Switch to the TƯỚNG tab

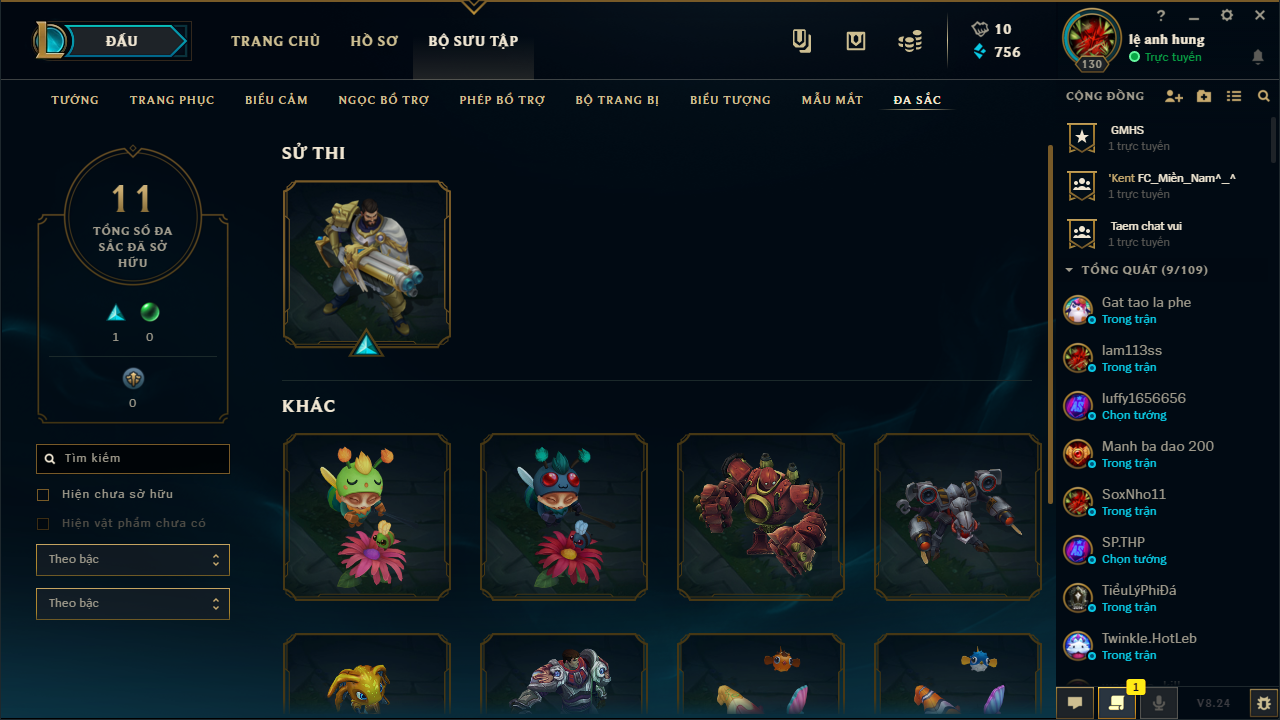pyautogui.click(x=75, y=100)
